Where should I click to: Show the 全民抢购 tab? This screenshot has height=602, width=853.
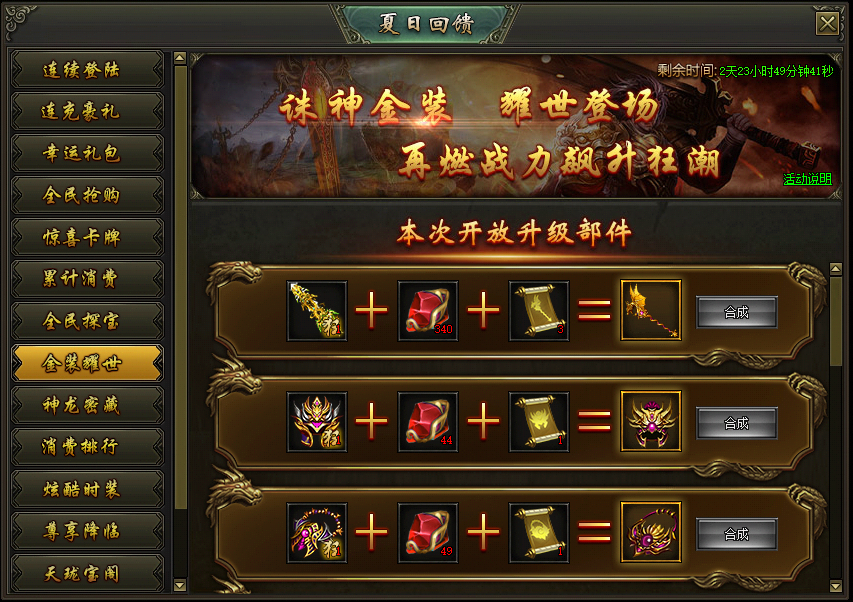(87, 196)
